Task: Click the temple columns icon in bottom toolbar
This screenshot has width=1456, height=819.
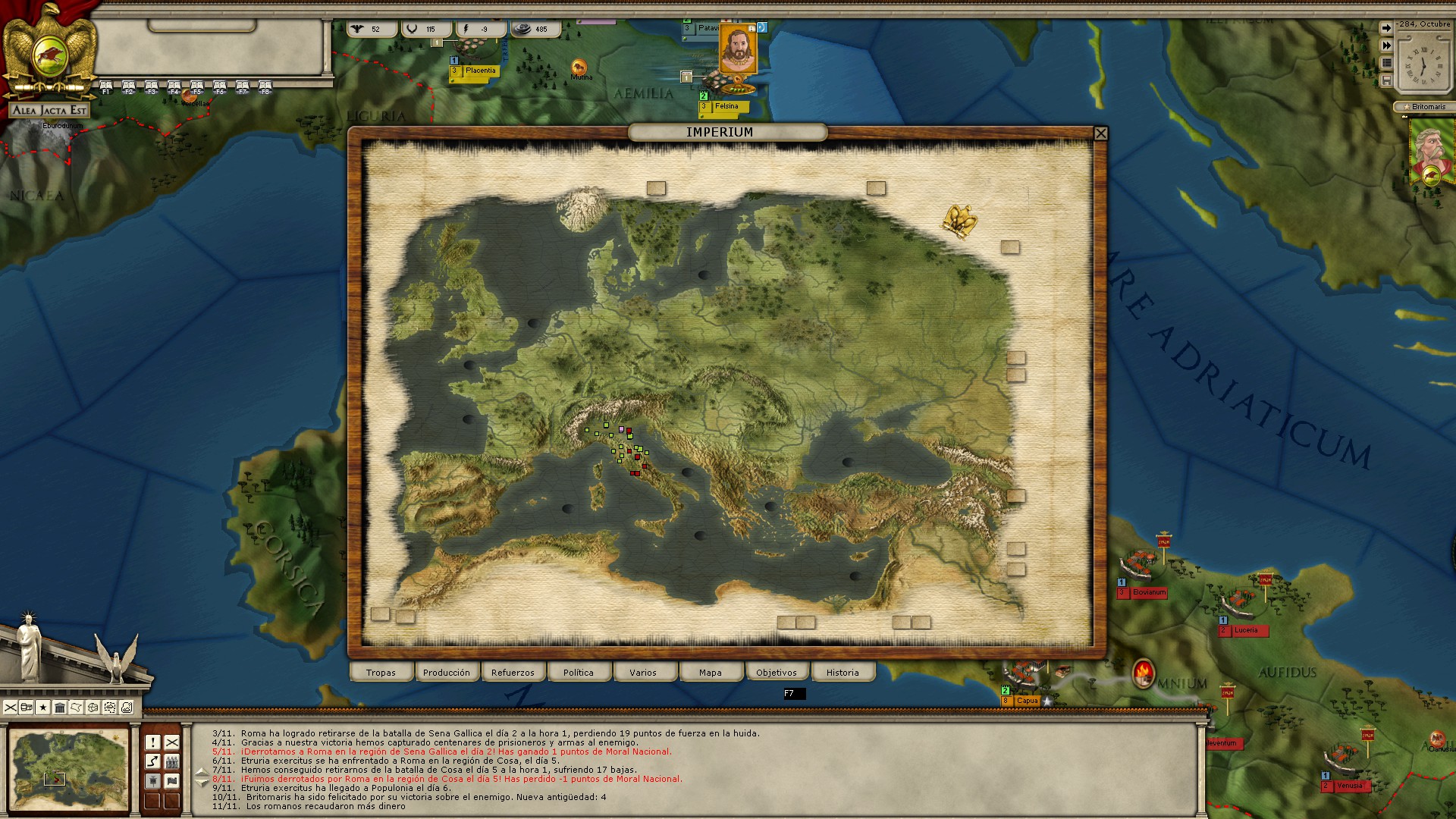Action: pyautogui.click(x=59, y=708)
